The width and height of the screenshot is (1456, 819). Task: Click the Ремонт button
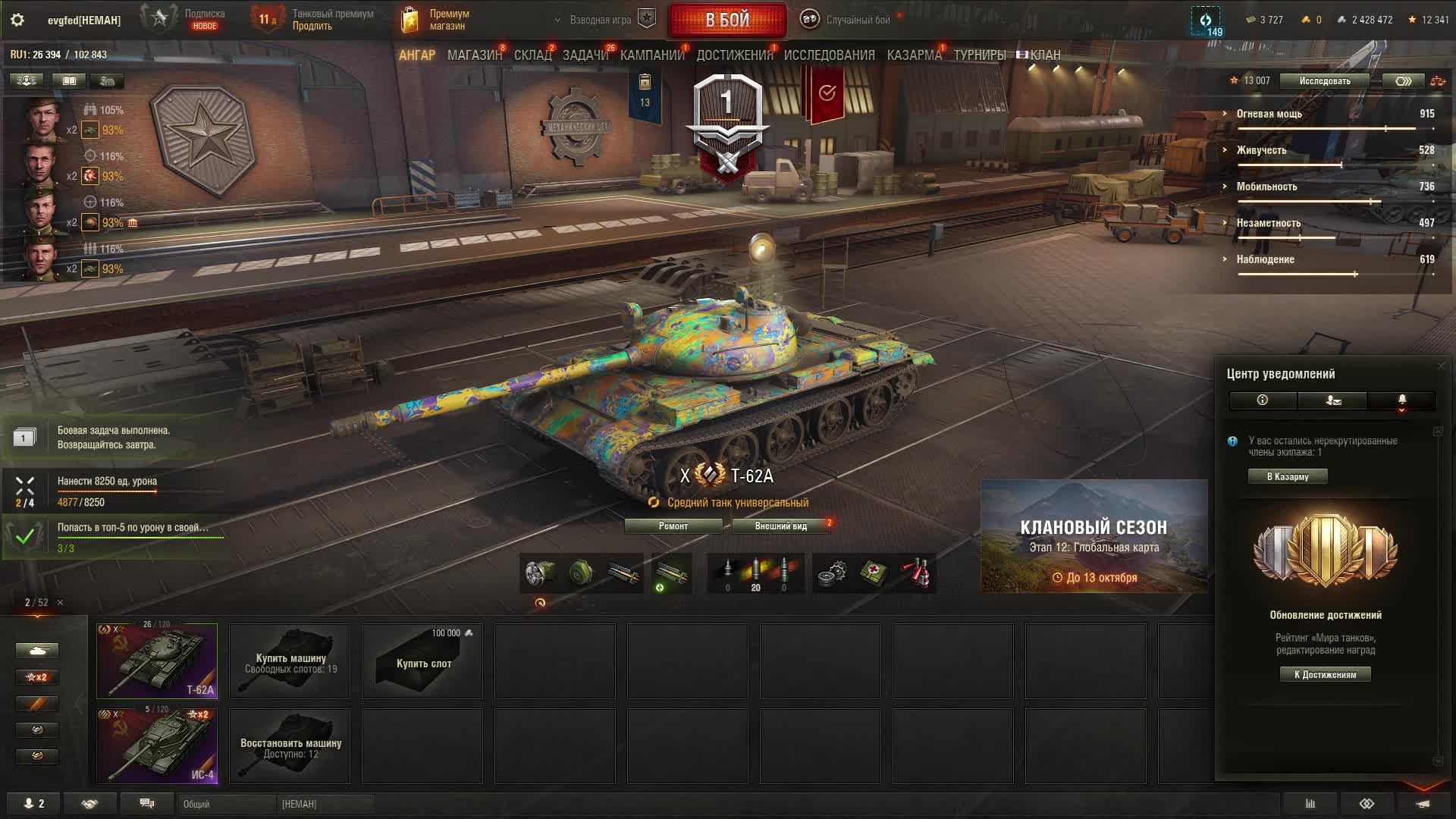673,526
